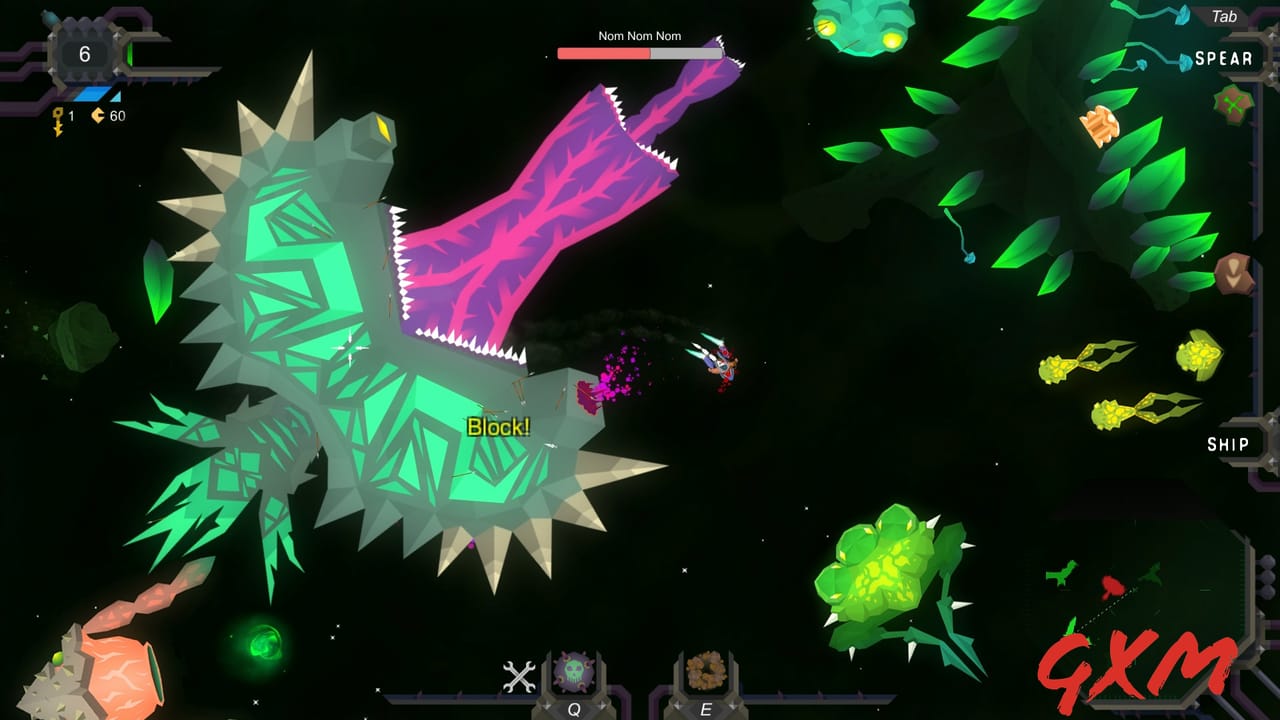Image resolution: width=1280 pixels, height=720 pixels.
Task: Click the teal vial atop the level badge
Action: click(x=50, y=17)
